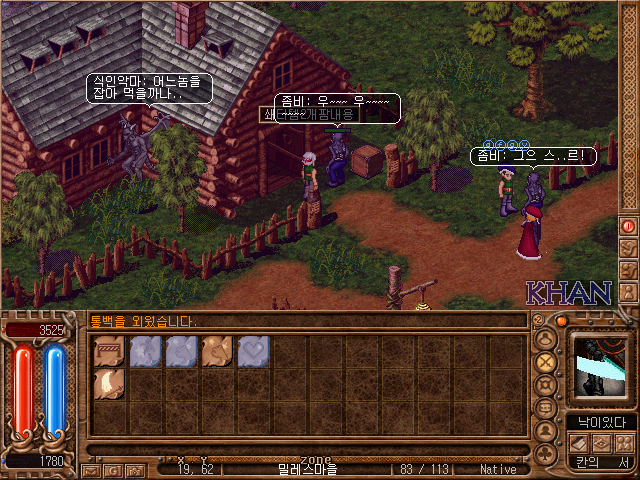640x480 pixels.
Task: Select the crescent moon scroll
Action: point(109,384)
